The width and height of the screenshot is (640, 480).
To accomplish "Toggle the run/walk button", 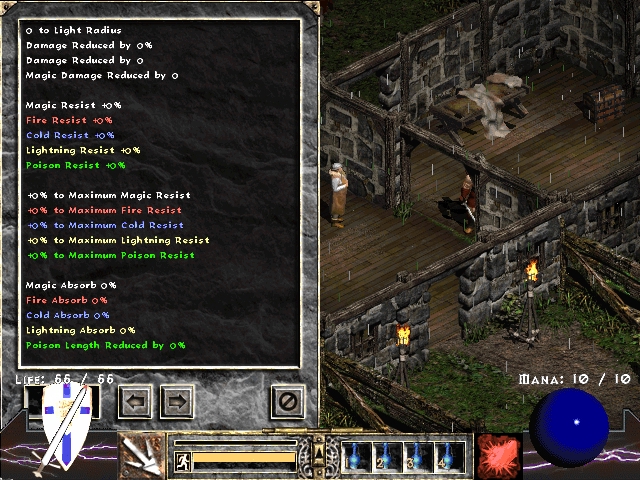I will click(183, 460).
